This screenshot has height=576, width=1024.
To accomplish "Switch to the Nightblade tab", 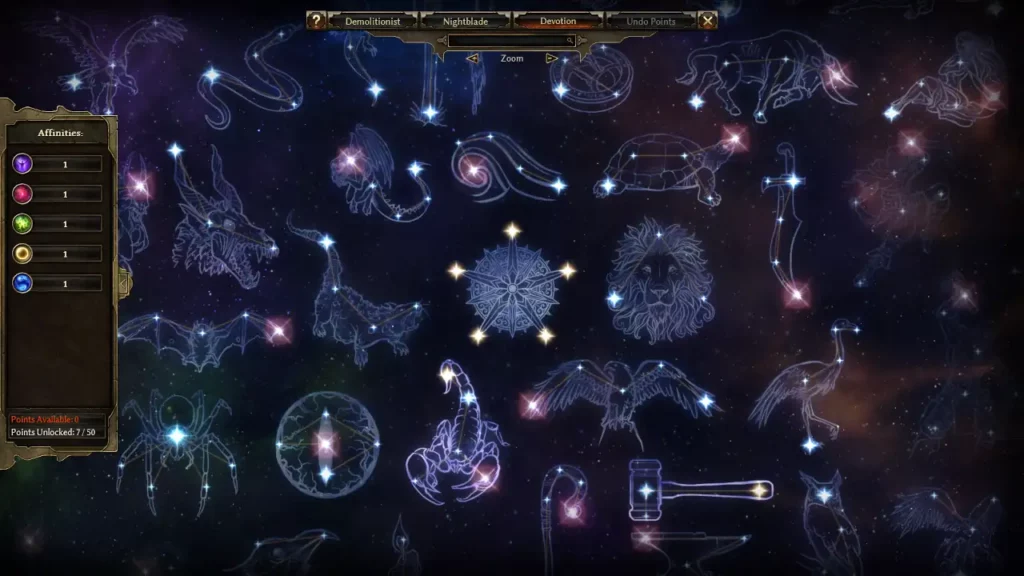I will tap(466, 21).
